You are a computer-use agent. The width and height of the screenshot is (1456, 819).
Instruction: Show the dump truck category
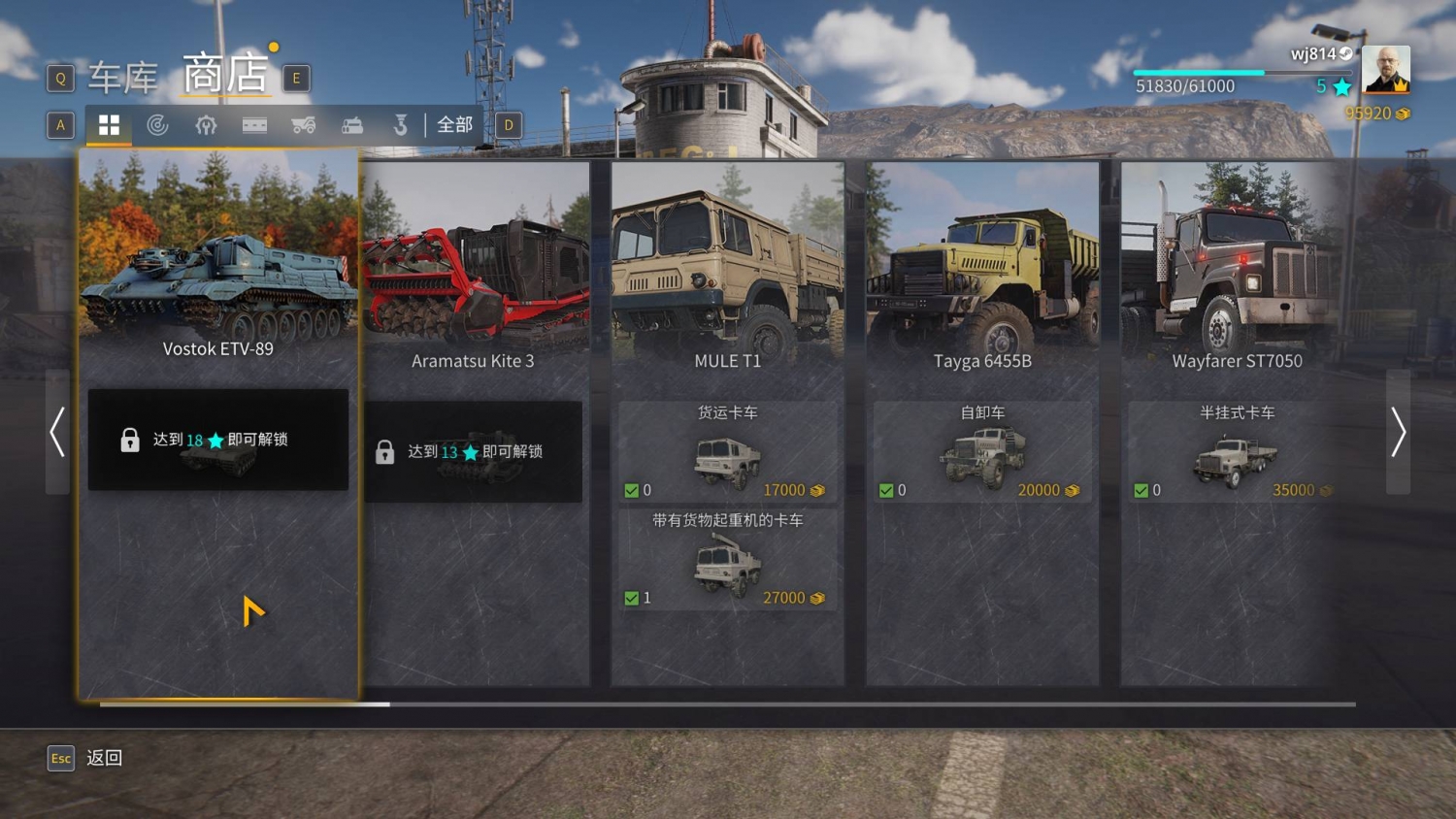click(304, 125)
